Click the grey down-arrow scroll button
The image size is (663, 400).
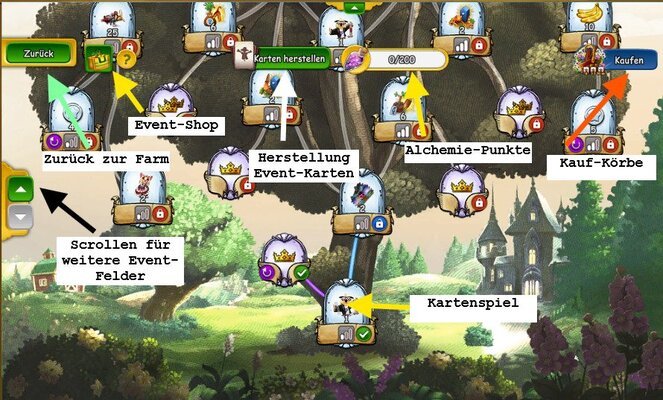click(20, 213)
